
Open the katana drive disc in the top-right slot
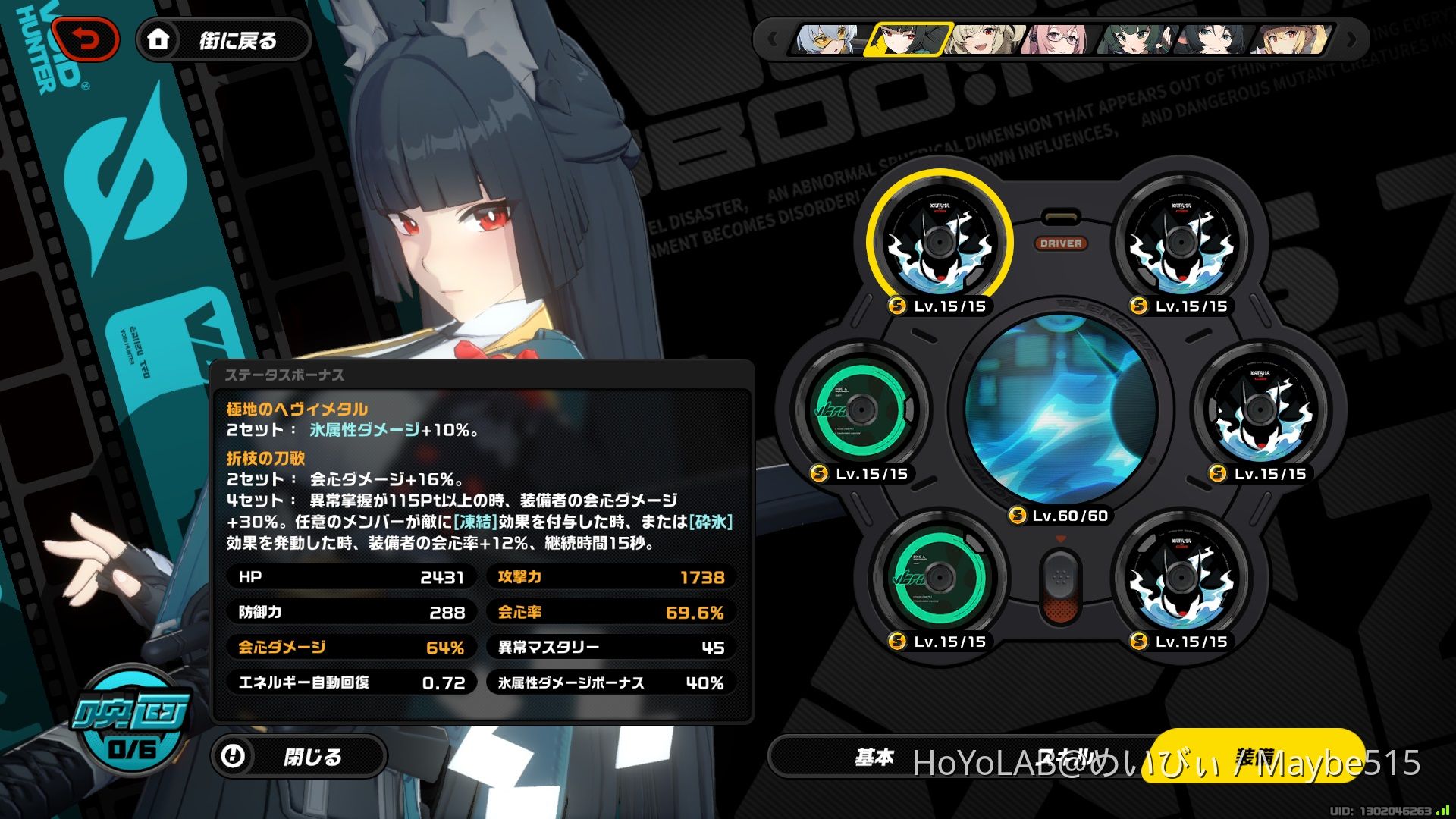(x=1183, y=243)
